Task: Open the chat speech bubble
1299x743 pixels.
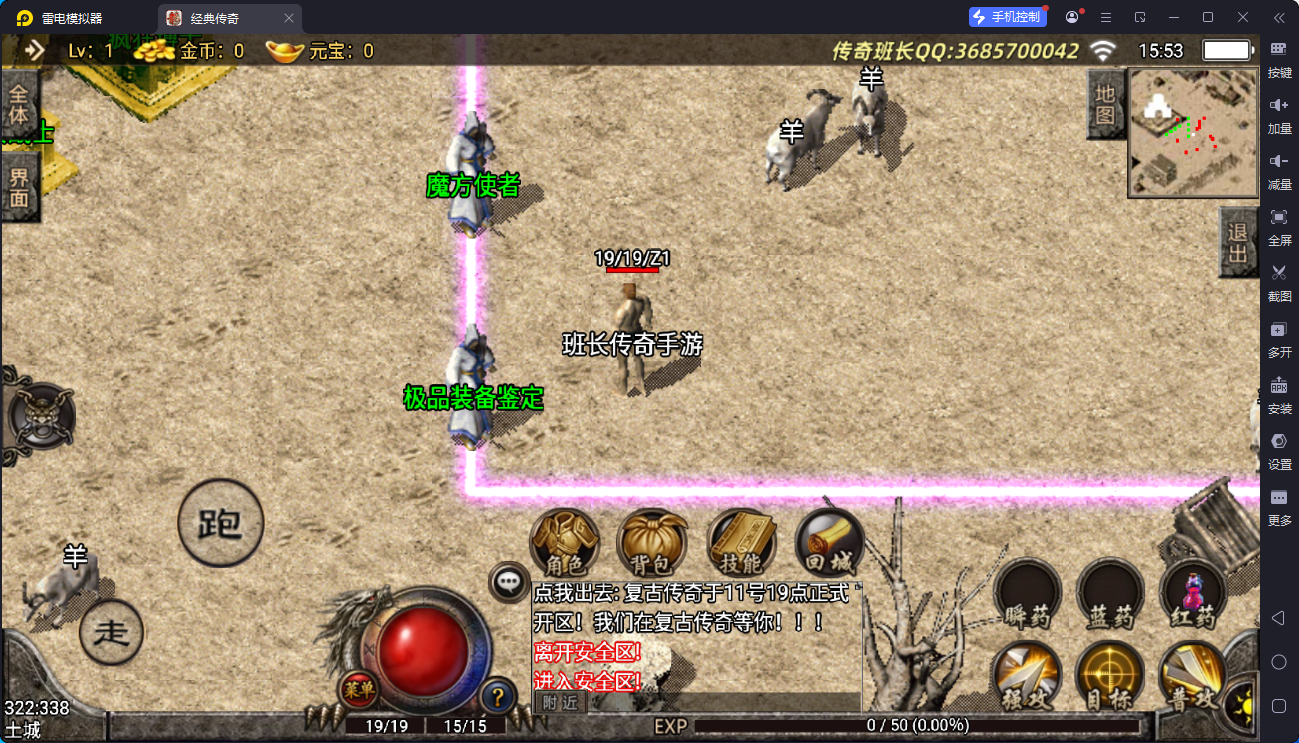Action: 510,581
